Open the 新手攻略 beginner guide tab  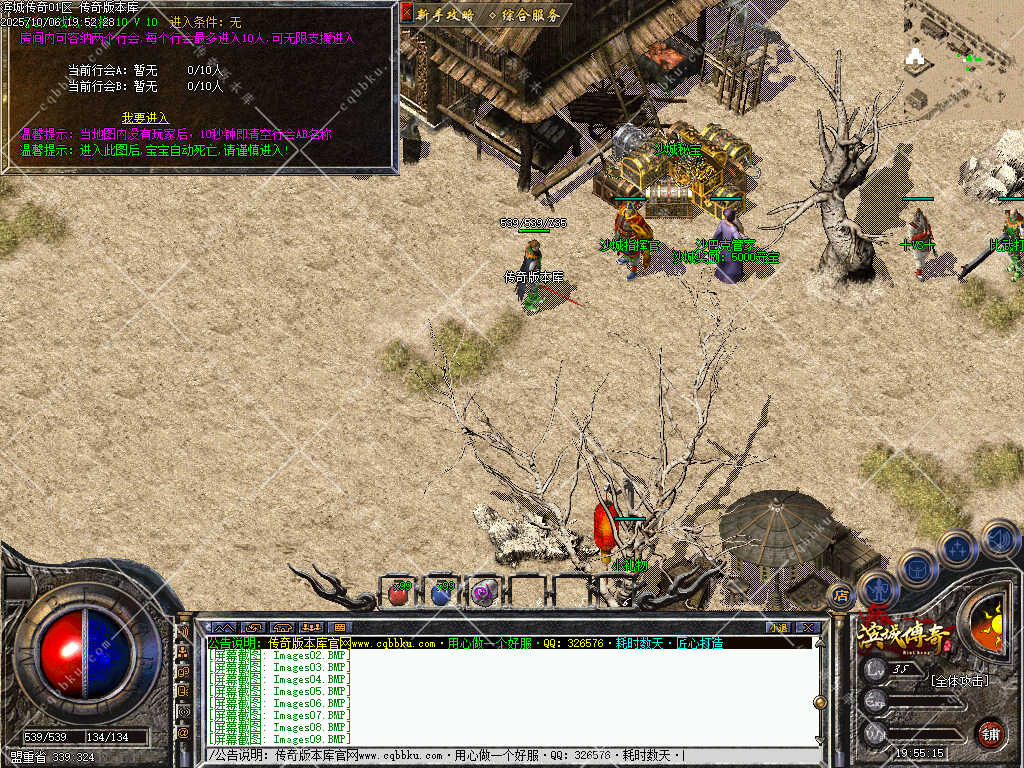pos(445,14)
